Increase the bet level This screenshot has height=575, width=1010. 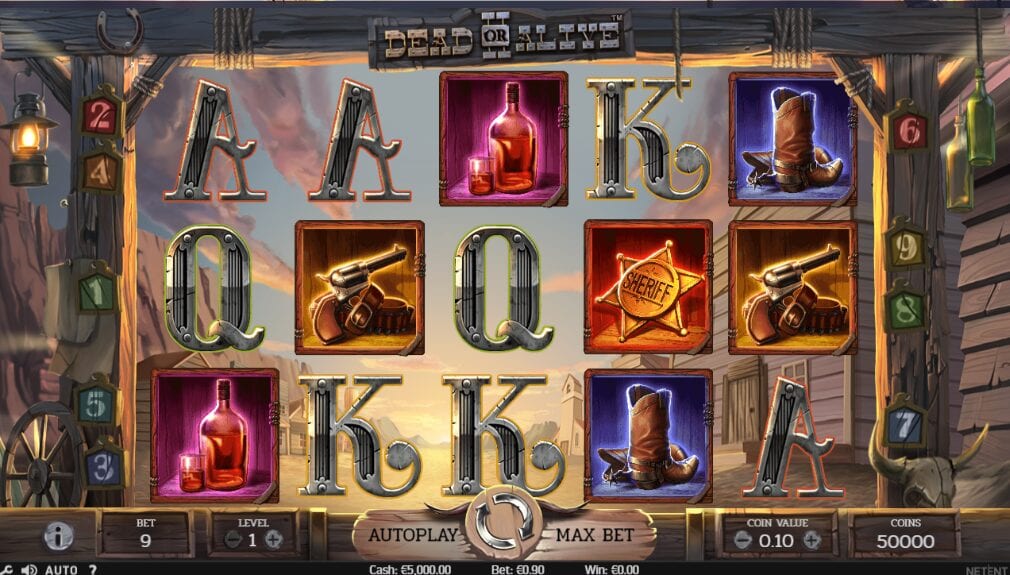click(274, 540)
